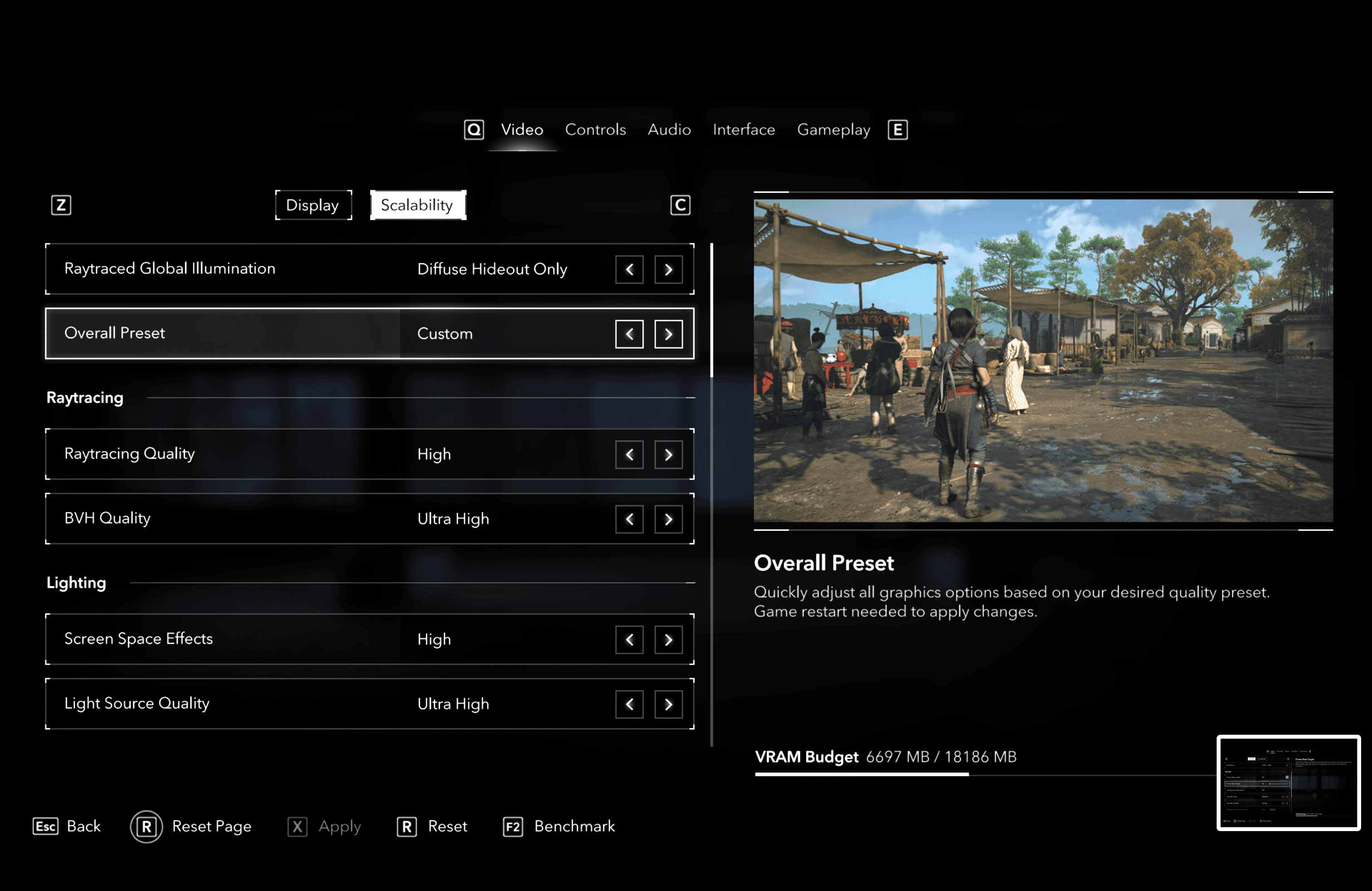Step Raytraced Global Illumination to next option
The height and width of the screenshot is (891, 1372).
pyautogui.click(x=668, y=270)
